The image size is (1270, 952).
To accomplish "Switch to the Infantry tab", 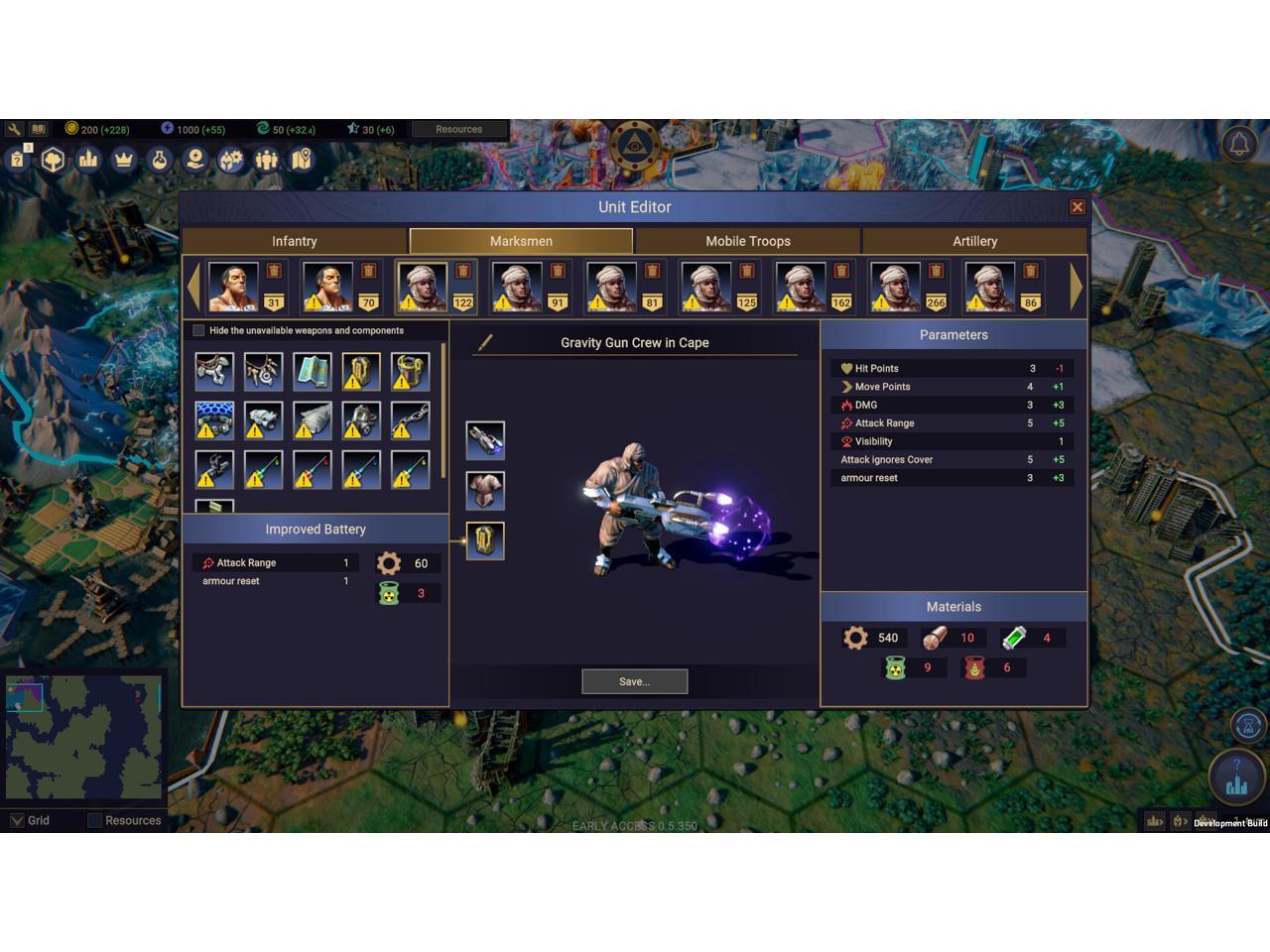I will click(x=295, y=241).
